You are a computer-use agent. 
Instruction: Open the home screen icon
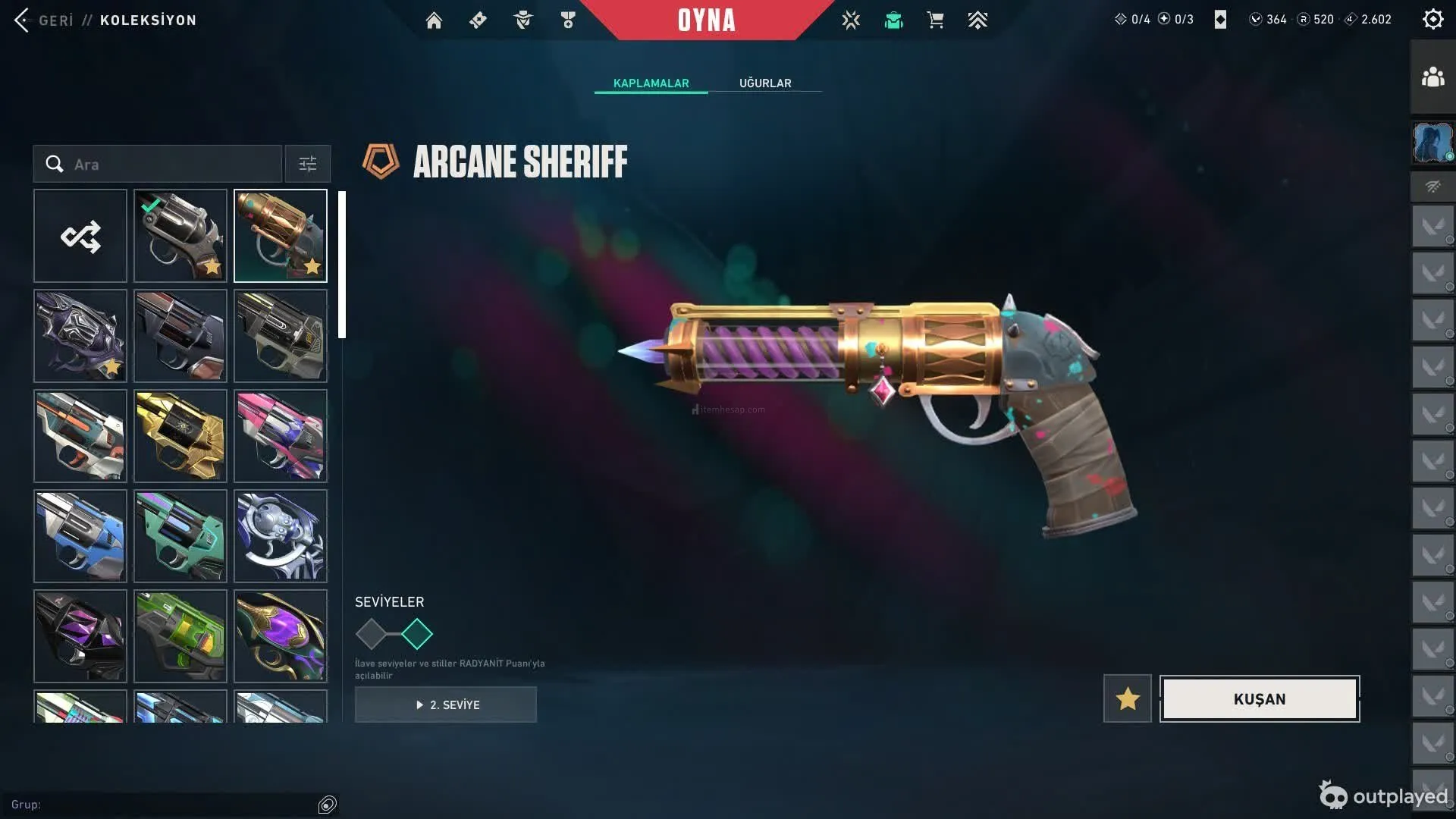[x=434, y=20]
